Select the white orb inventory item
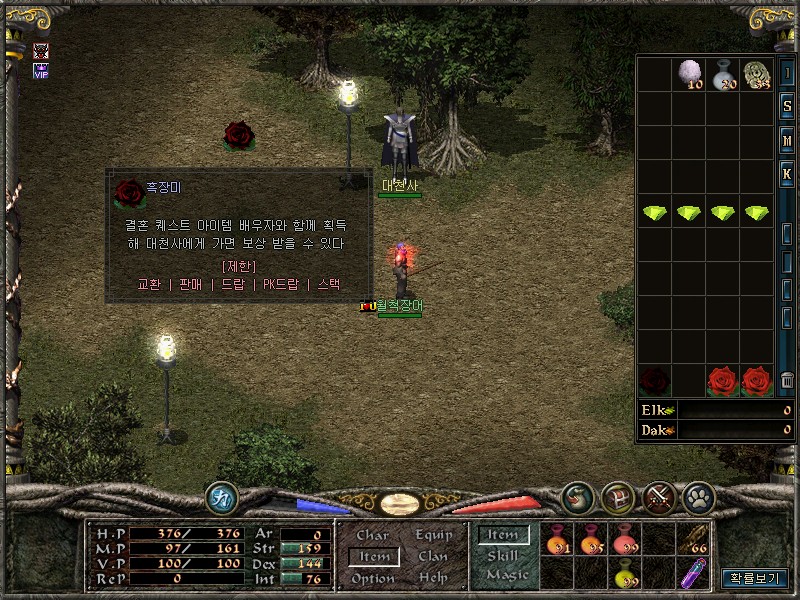This screenshot has height=600, width=800. pos(688,73)
